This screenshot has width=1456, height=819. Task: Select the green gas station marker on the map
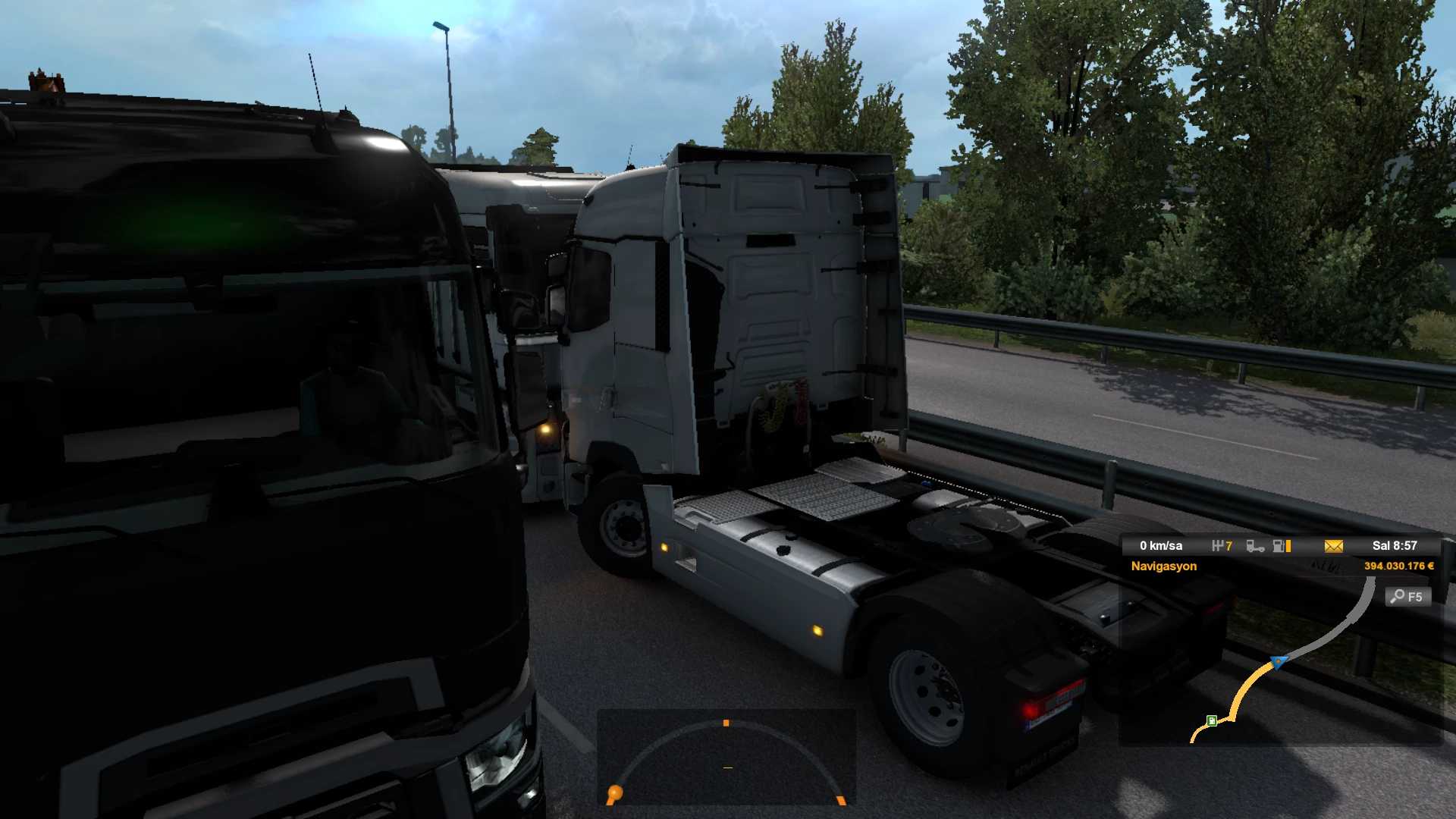click(x=1212, y=720)
